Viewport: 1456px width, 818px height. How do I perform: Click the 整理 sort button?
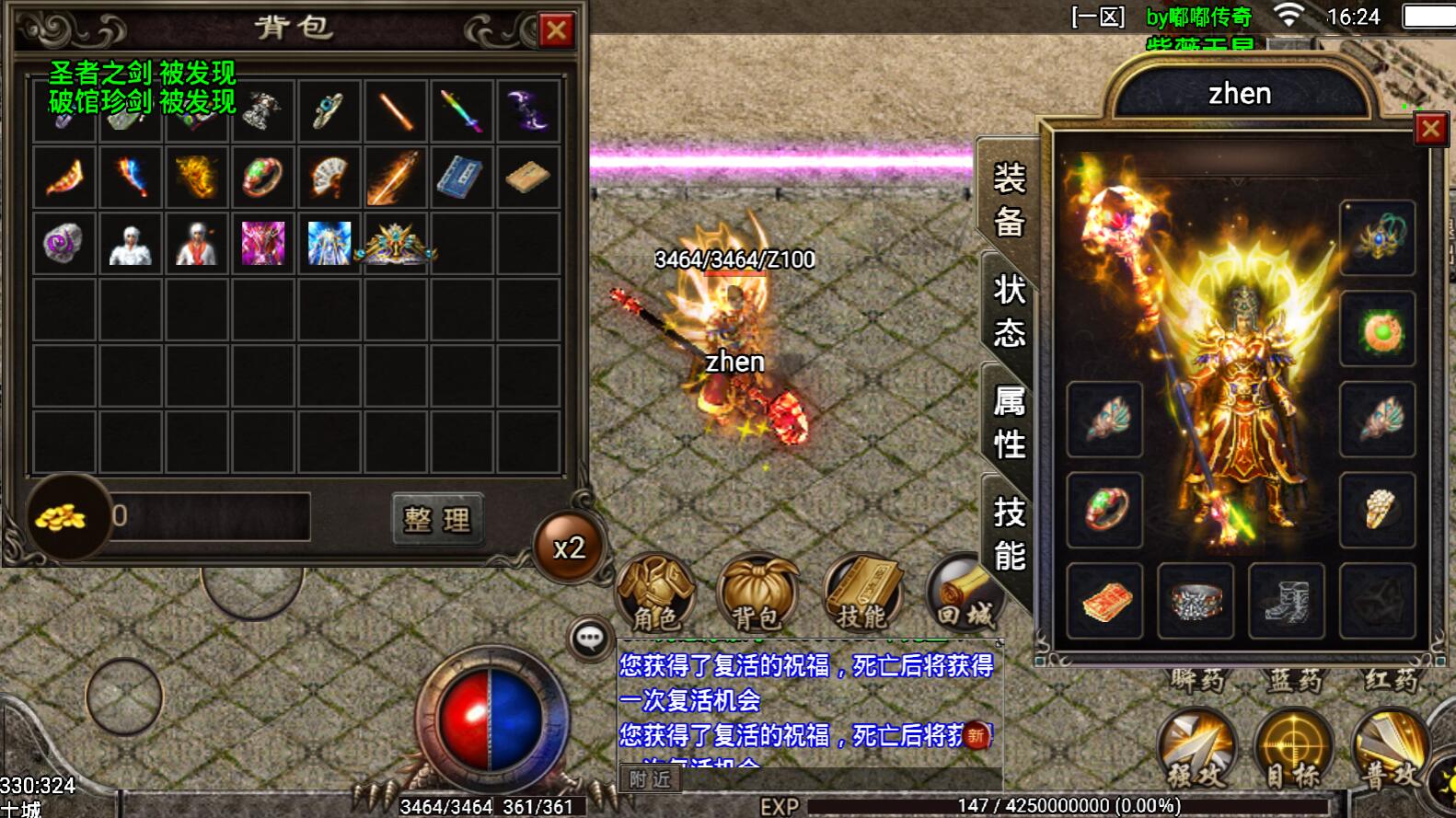coord(437,520)
